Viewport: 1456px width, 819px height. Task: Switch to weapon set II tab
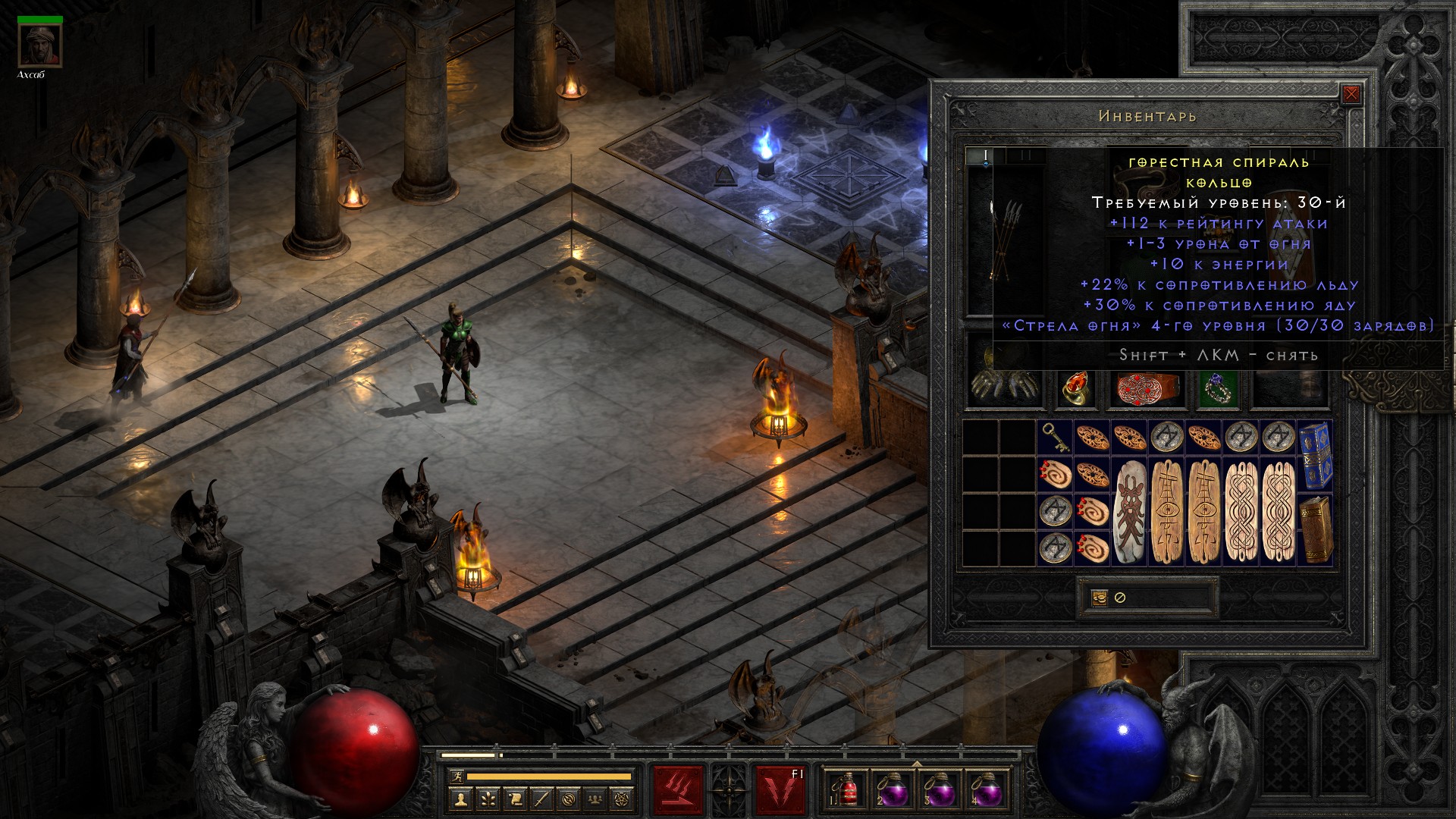1025,156
